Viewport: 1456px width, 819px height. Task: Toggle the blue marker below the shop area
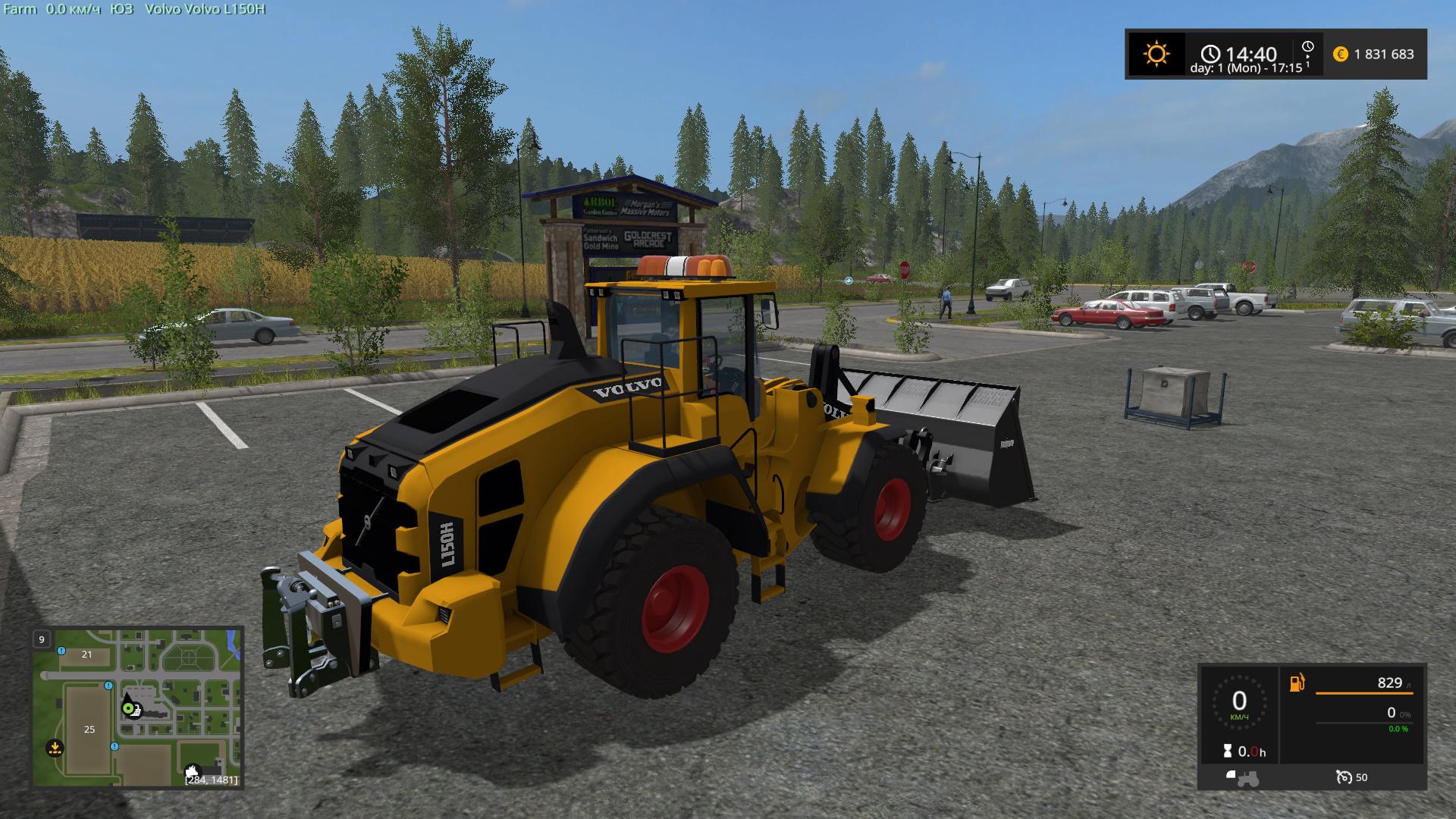pyautogui.click(x=115, y=747)
